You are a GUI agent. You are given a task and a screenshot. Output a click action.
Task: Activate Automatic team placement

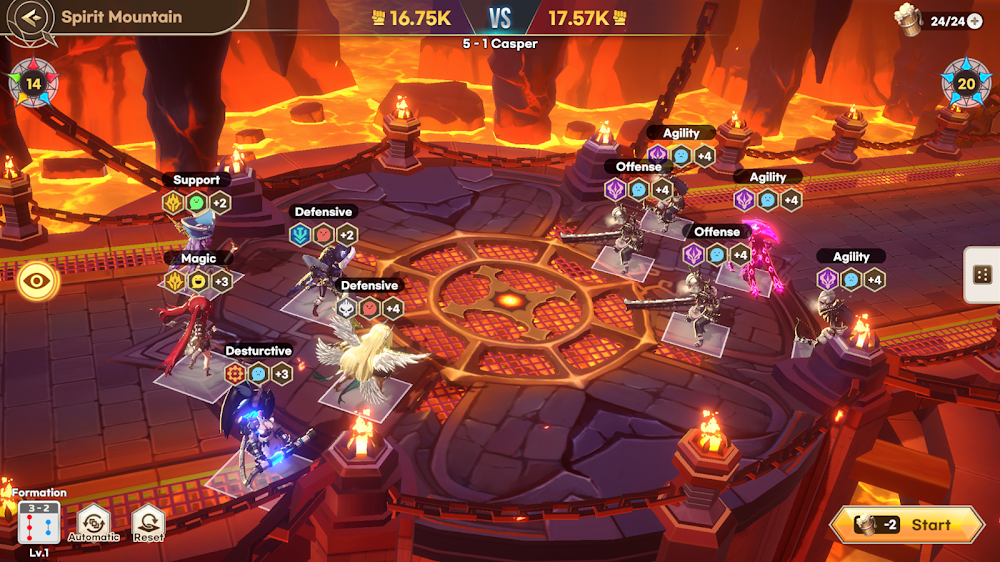tap(93, 521)
